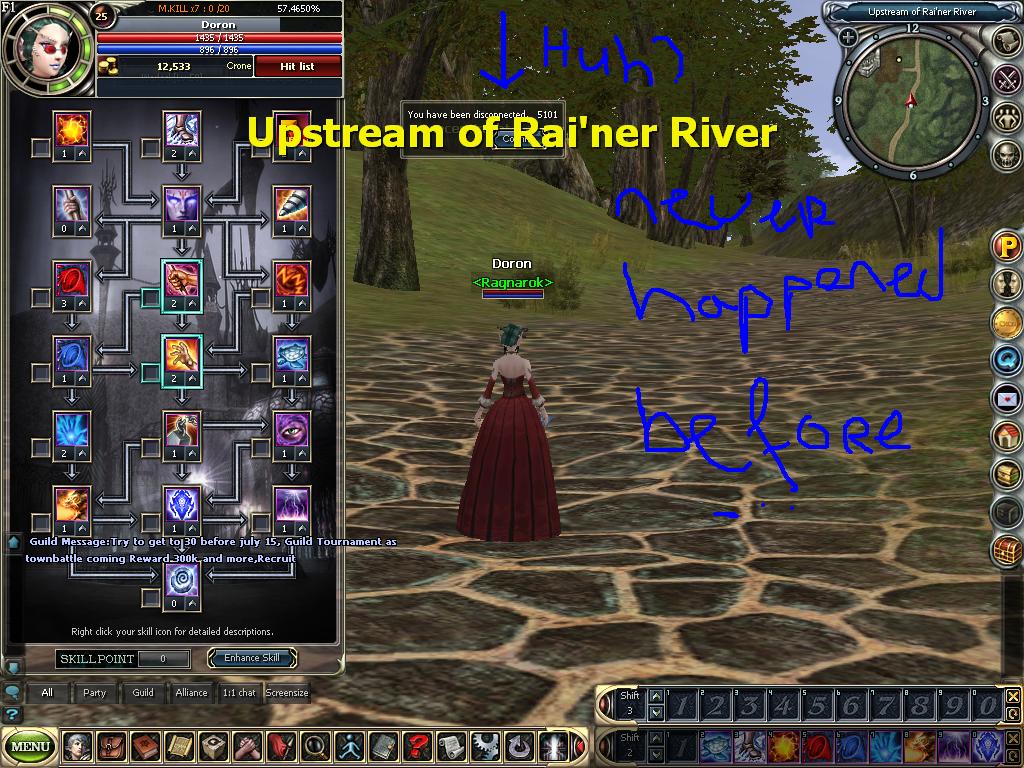
Task: Open the scroll icon beside the minimap
Action: (x=1006, y=40)
